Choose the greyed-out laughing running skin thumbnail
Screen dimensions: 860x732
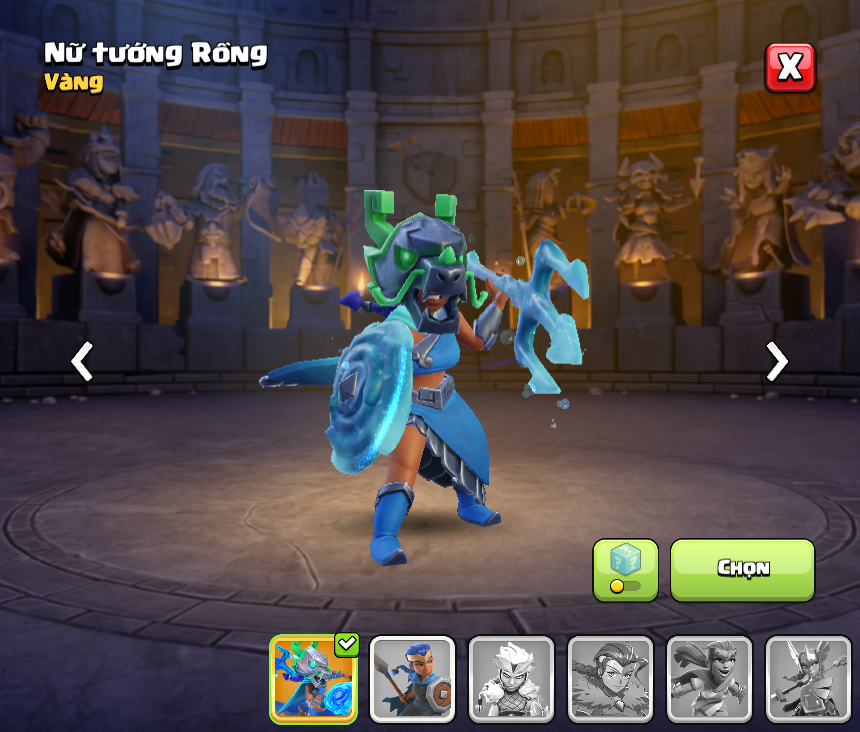(709, 679)
